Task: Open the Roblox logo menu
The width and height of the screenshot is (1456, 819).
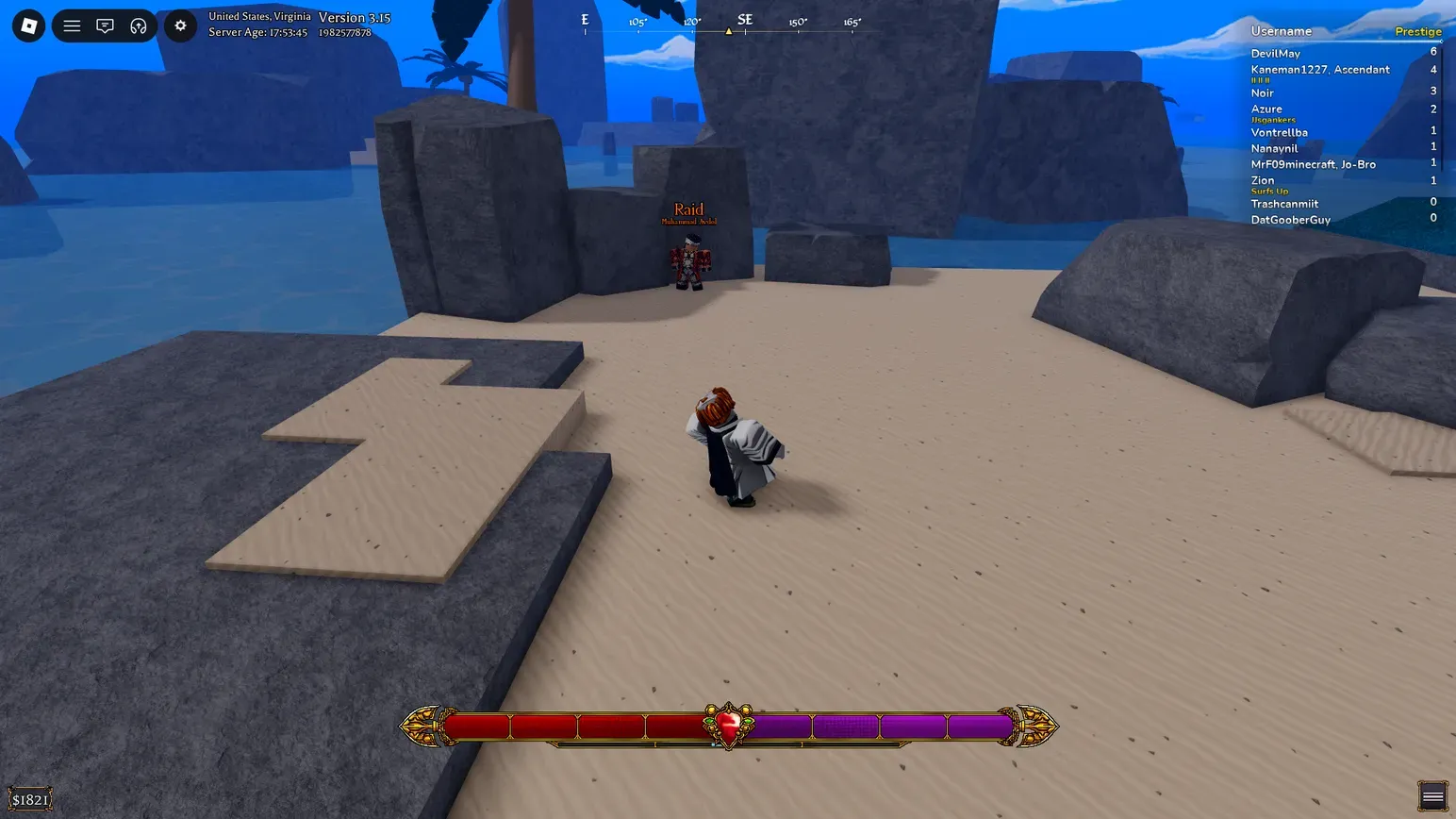Action: tap(28, 25)
